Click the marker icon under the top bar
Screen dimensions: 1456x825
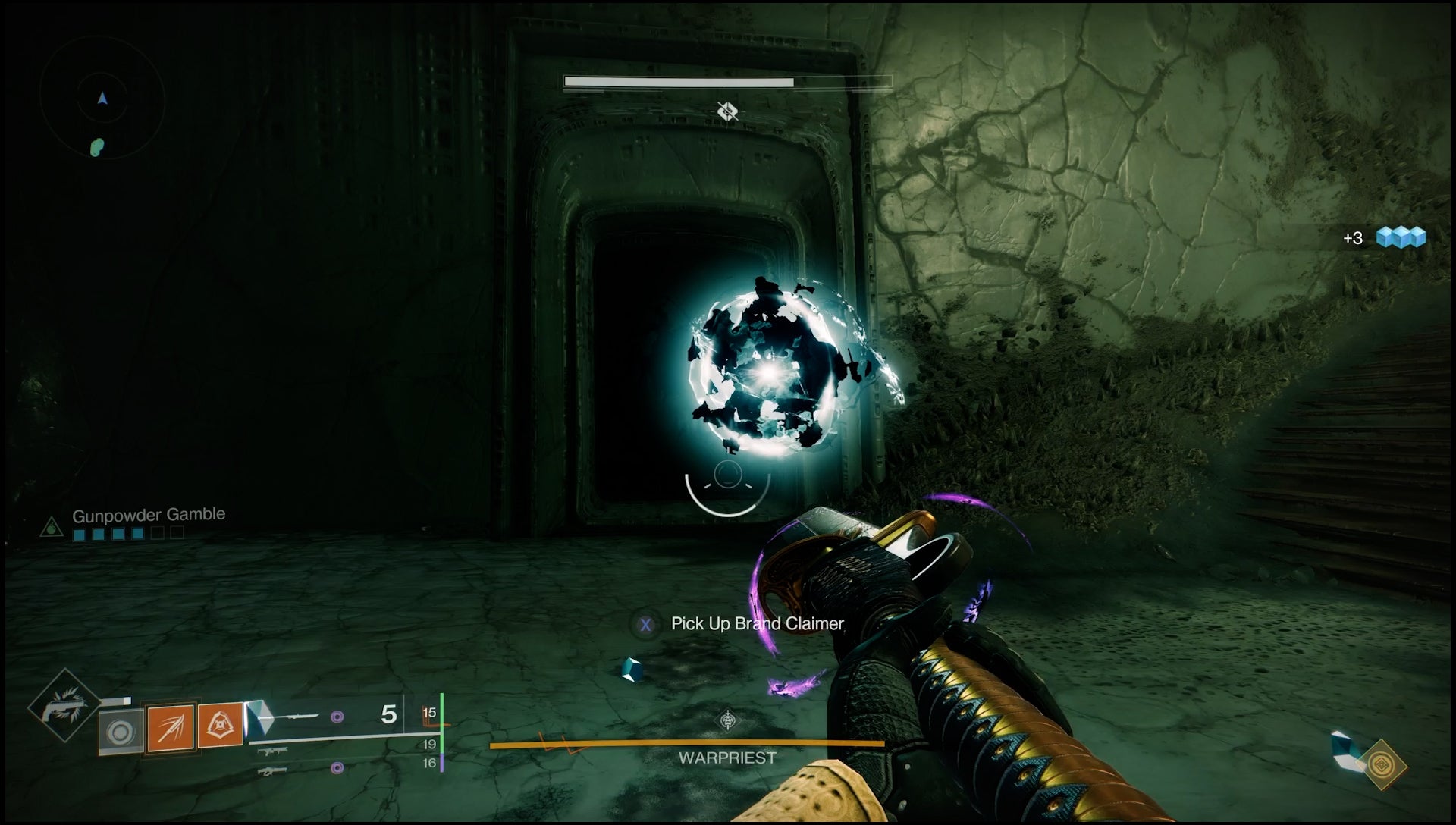click(x=728, y=112)
